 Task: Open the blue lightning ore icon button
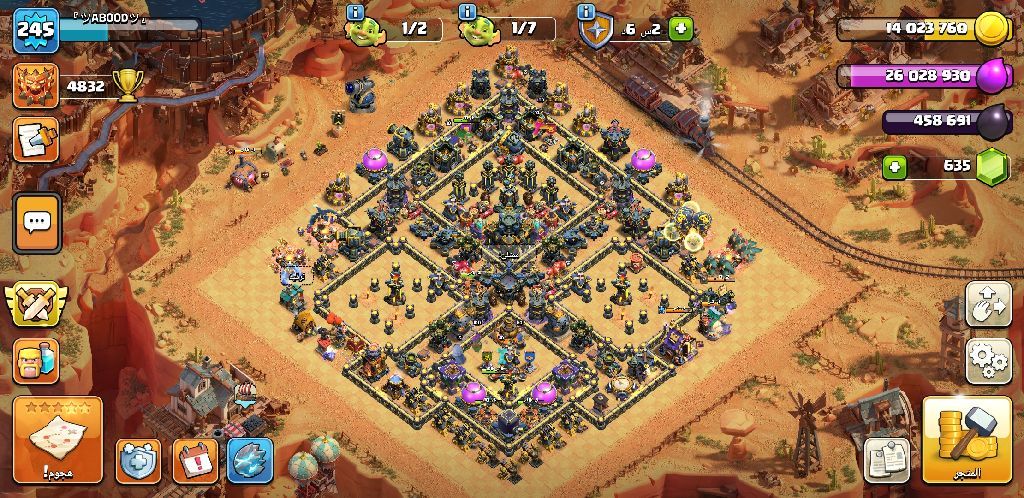(x=250, y=461)
